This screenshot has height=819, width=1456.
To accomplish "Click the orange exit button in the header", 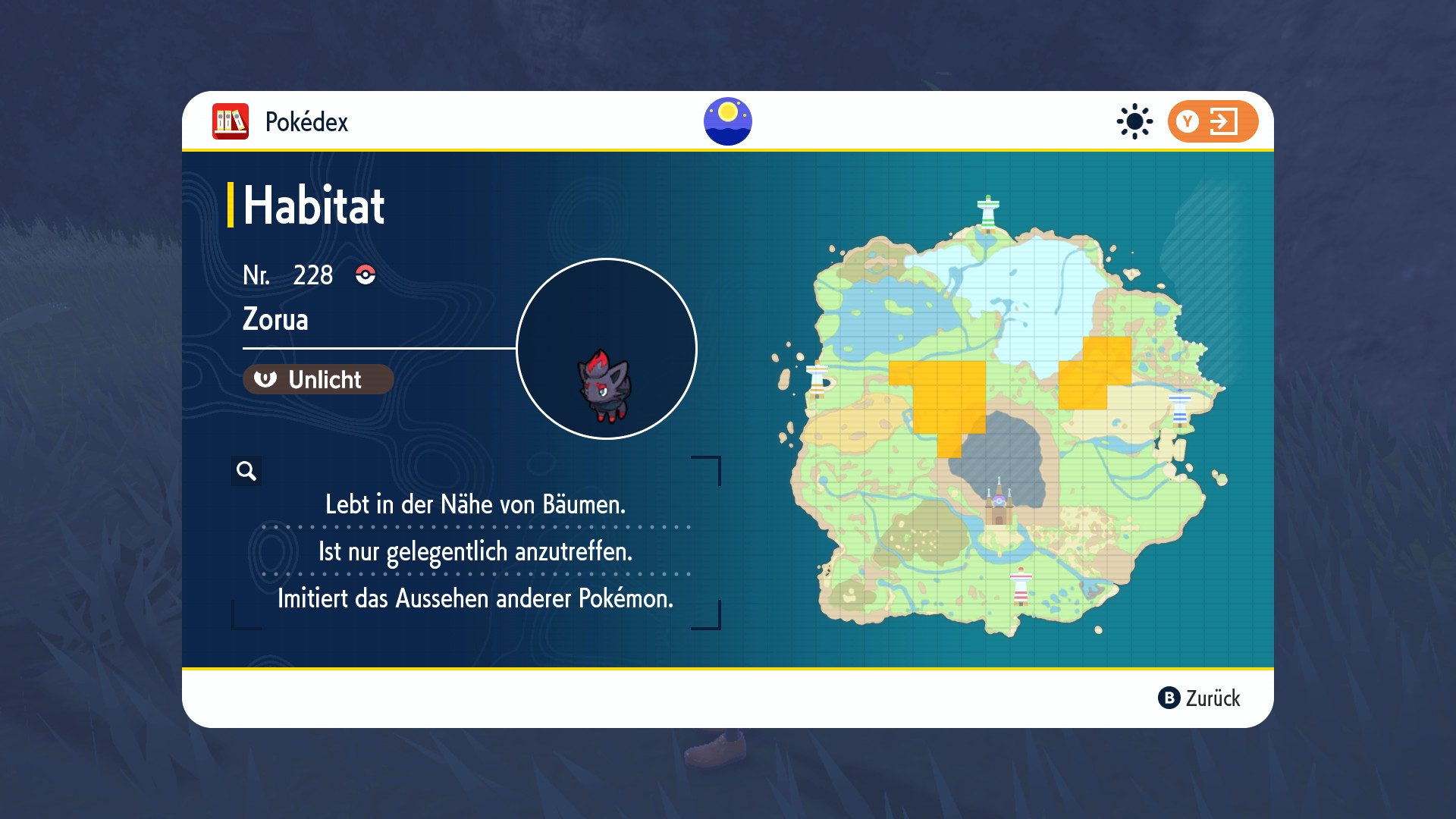I will click(1212, 121).
